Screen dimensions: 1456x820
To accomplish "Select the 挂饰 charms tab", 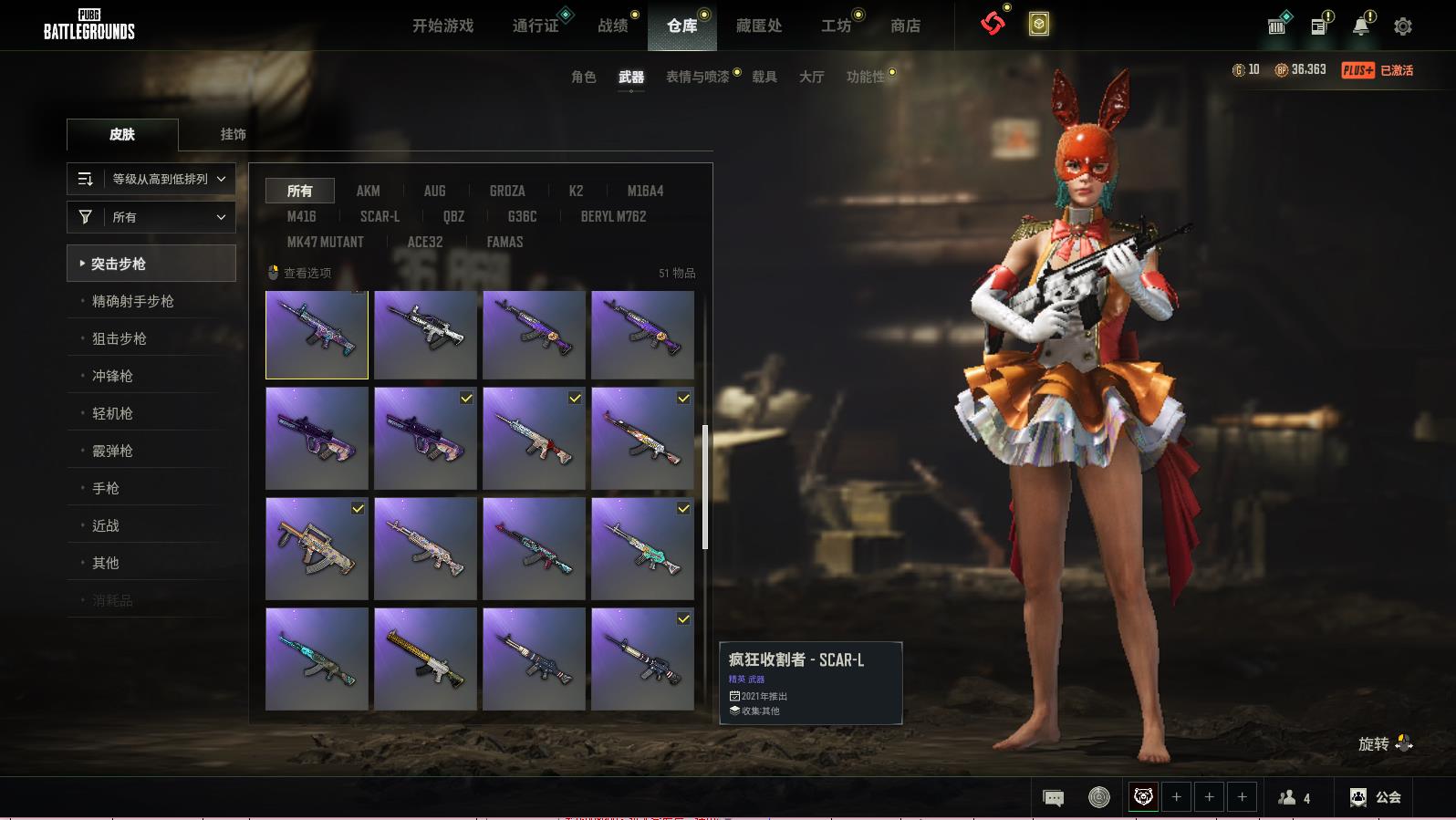I will (x=233, y=134).
